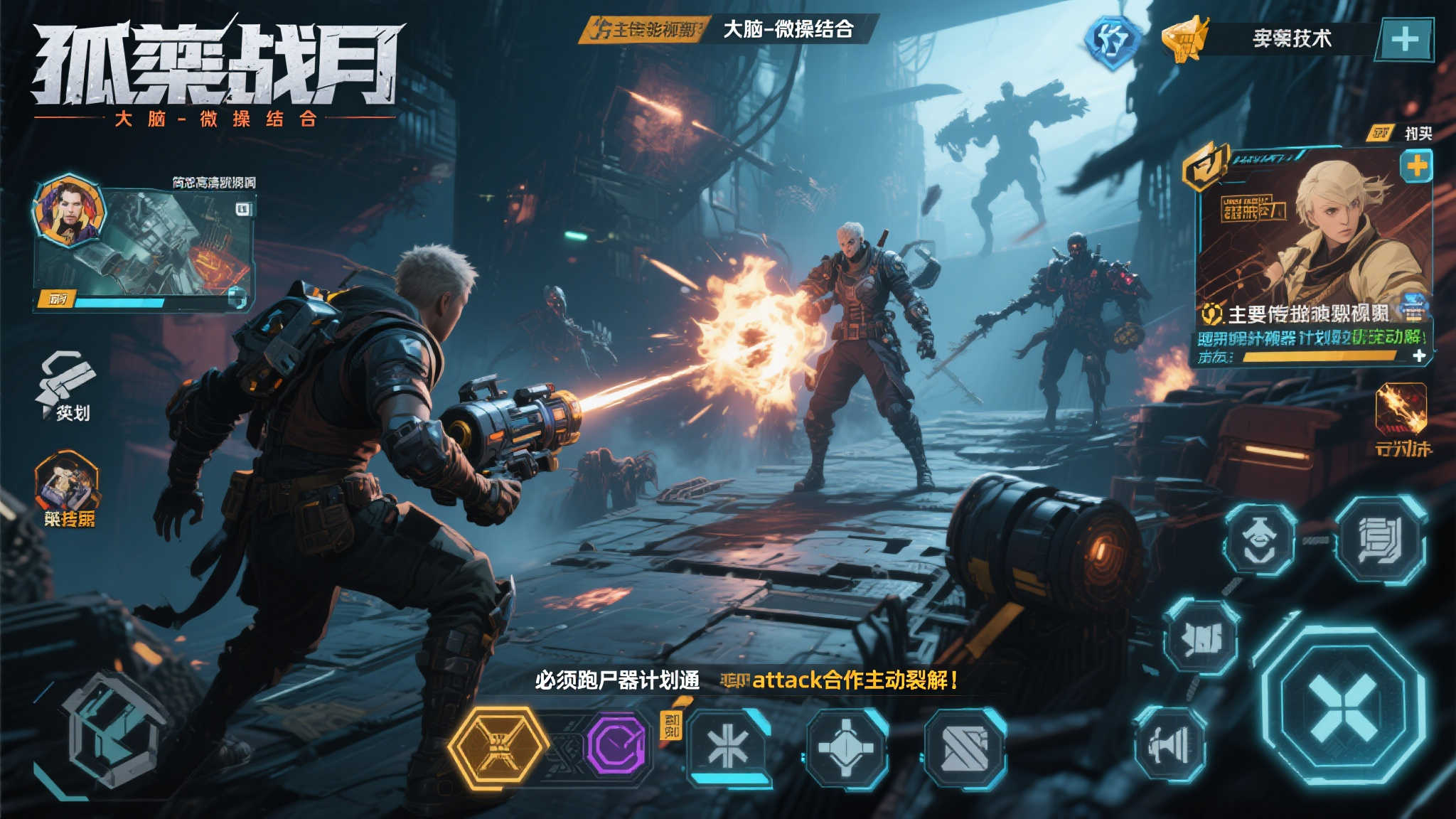The width and height of the screenshot is (1456, 819).
Task: Click the teal plus button beside 突樂技术
Action: point(1405,39)
